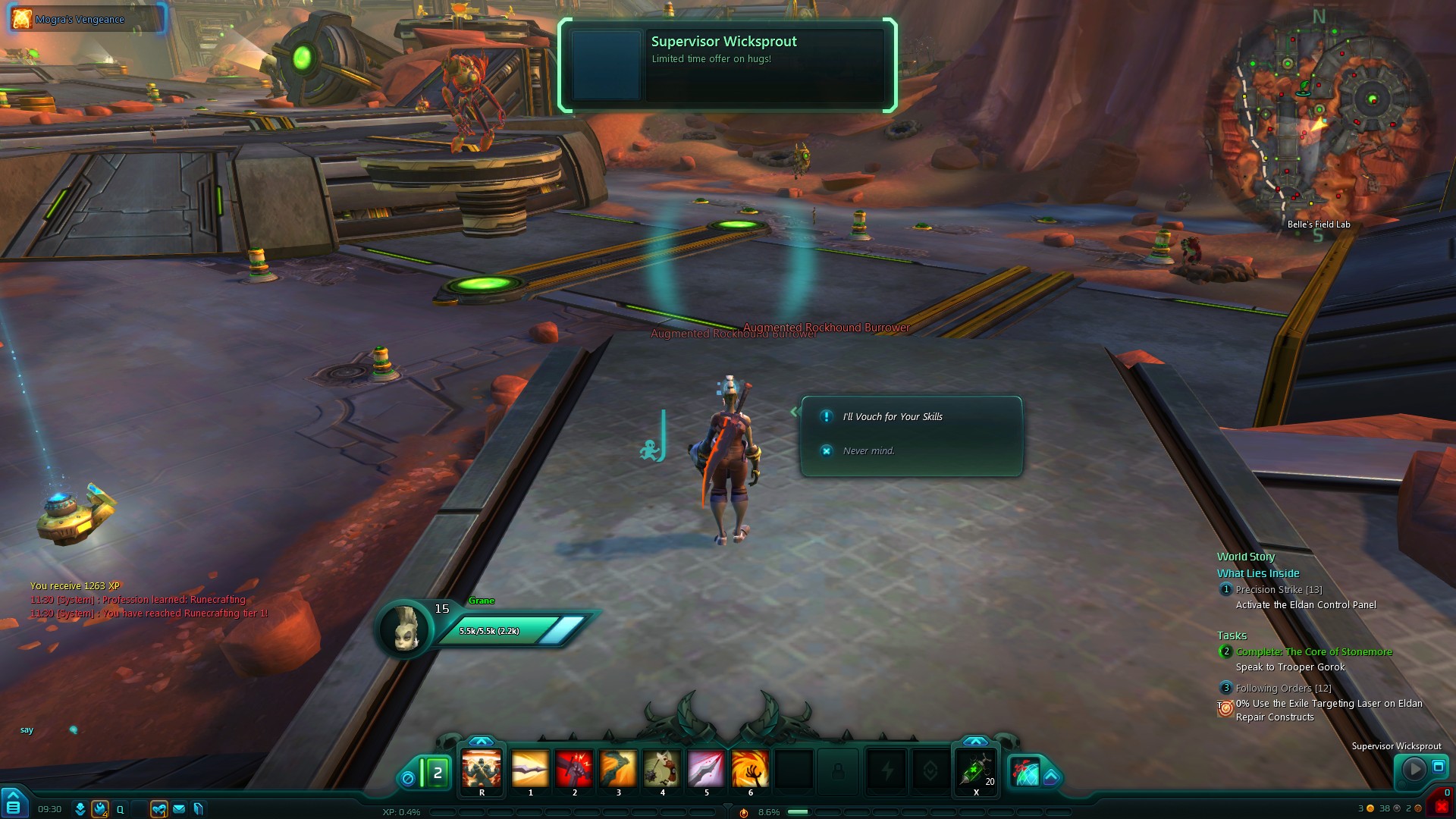
Task: Activate the ability in slot R
Action: tap(482, 770)
